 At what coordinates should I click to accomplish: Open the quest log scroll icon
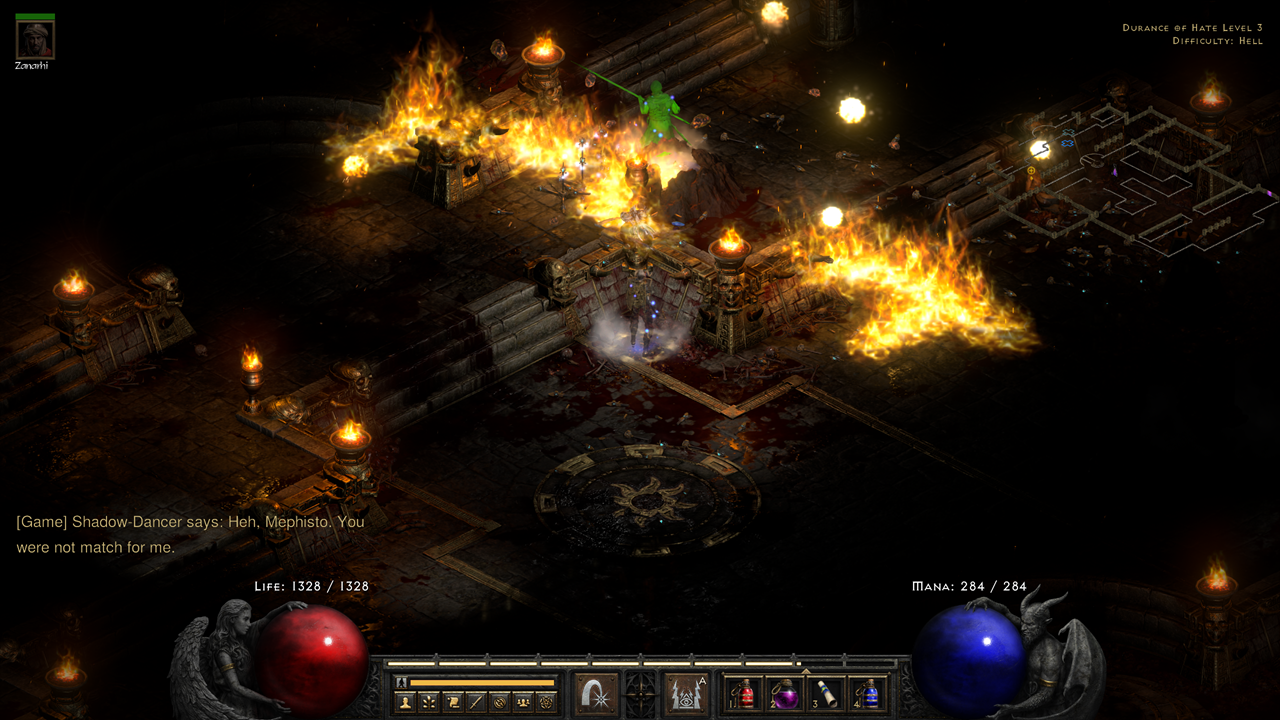tap(451, 702)
